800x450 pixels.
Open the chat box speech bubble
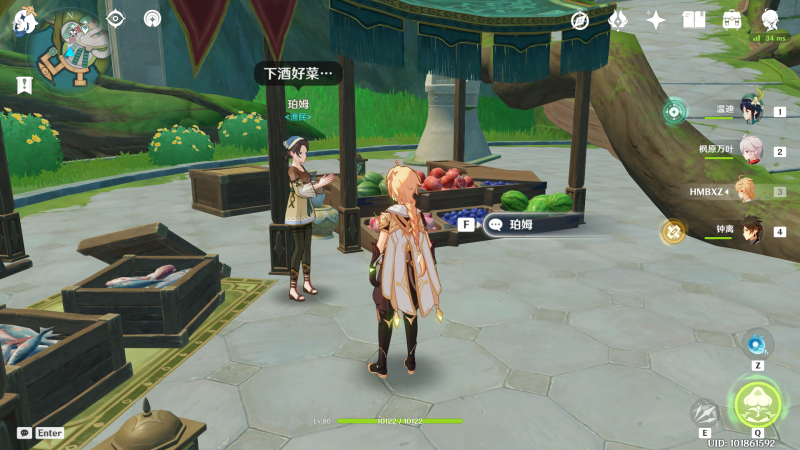(x=24, y=433)
